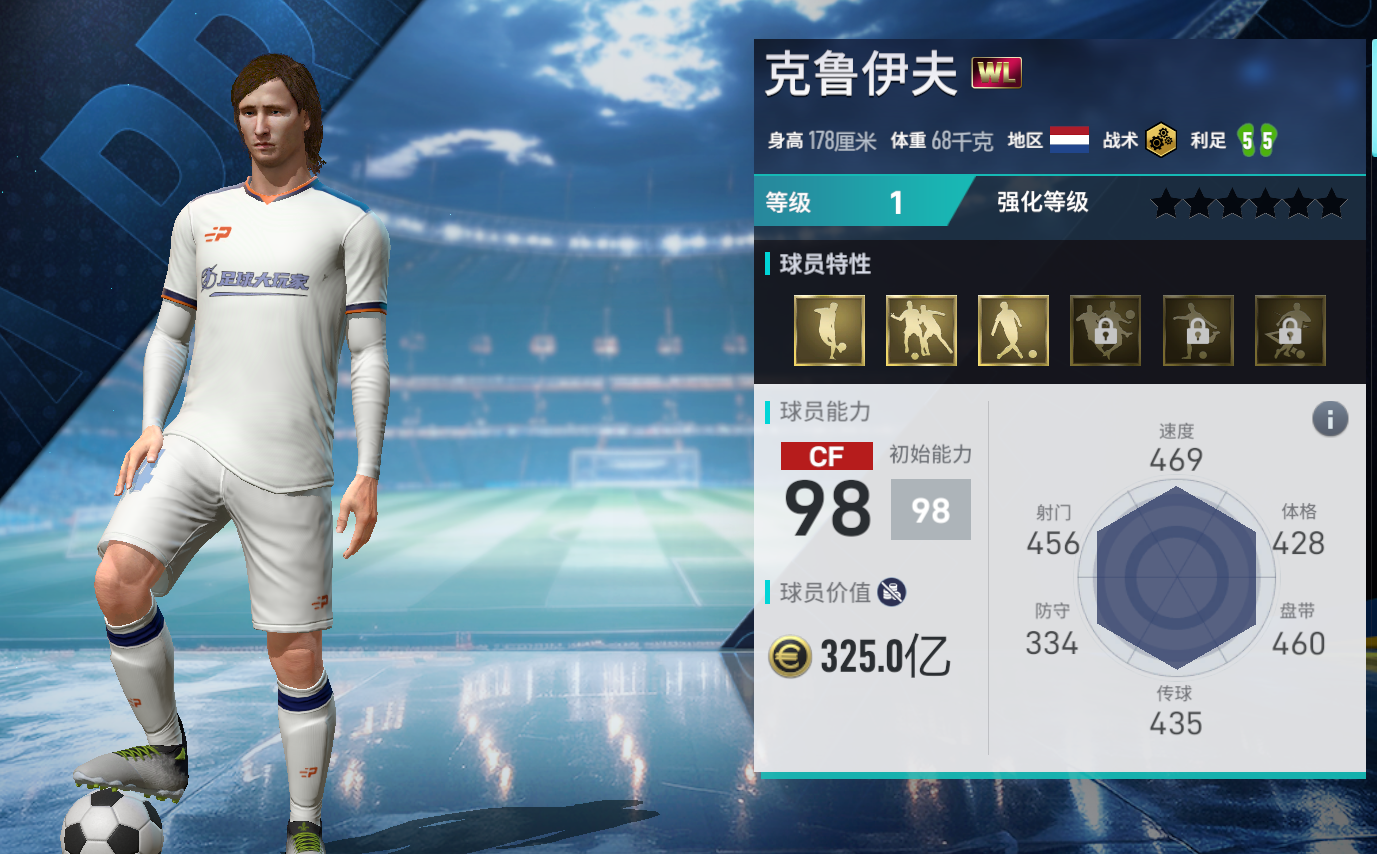Viewport: 1377px width, 854px height.
Task: Click the untradeable icon next to 球员价值
Action: pos(892,592)
